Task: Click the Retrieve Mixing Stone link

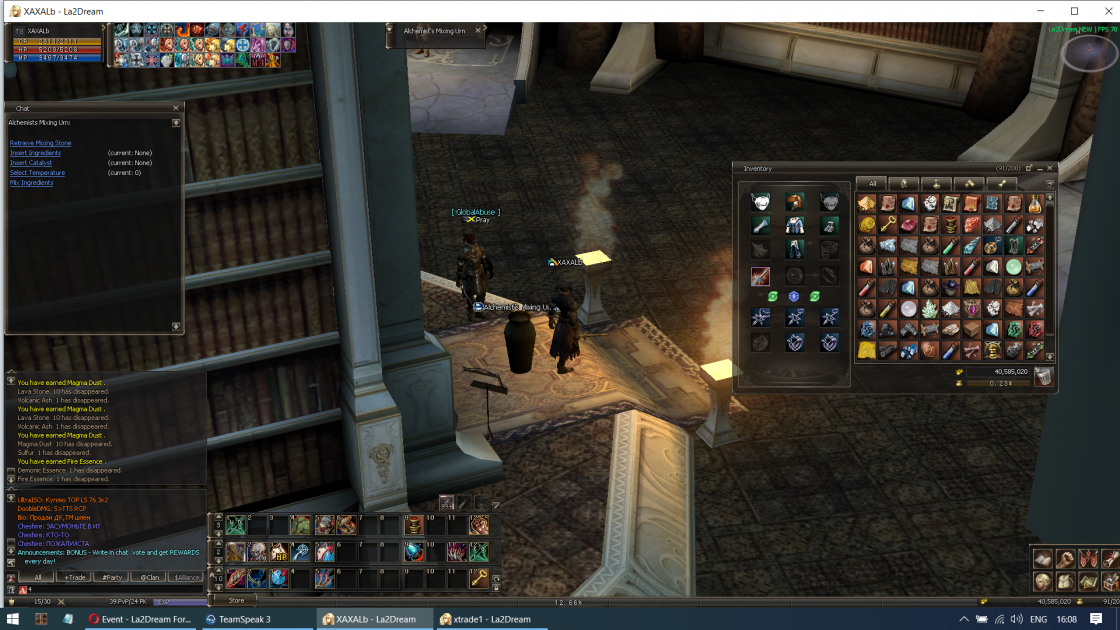Action: [x=40, y=143]
